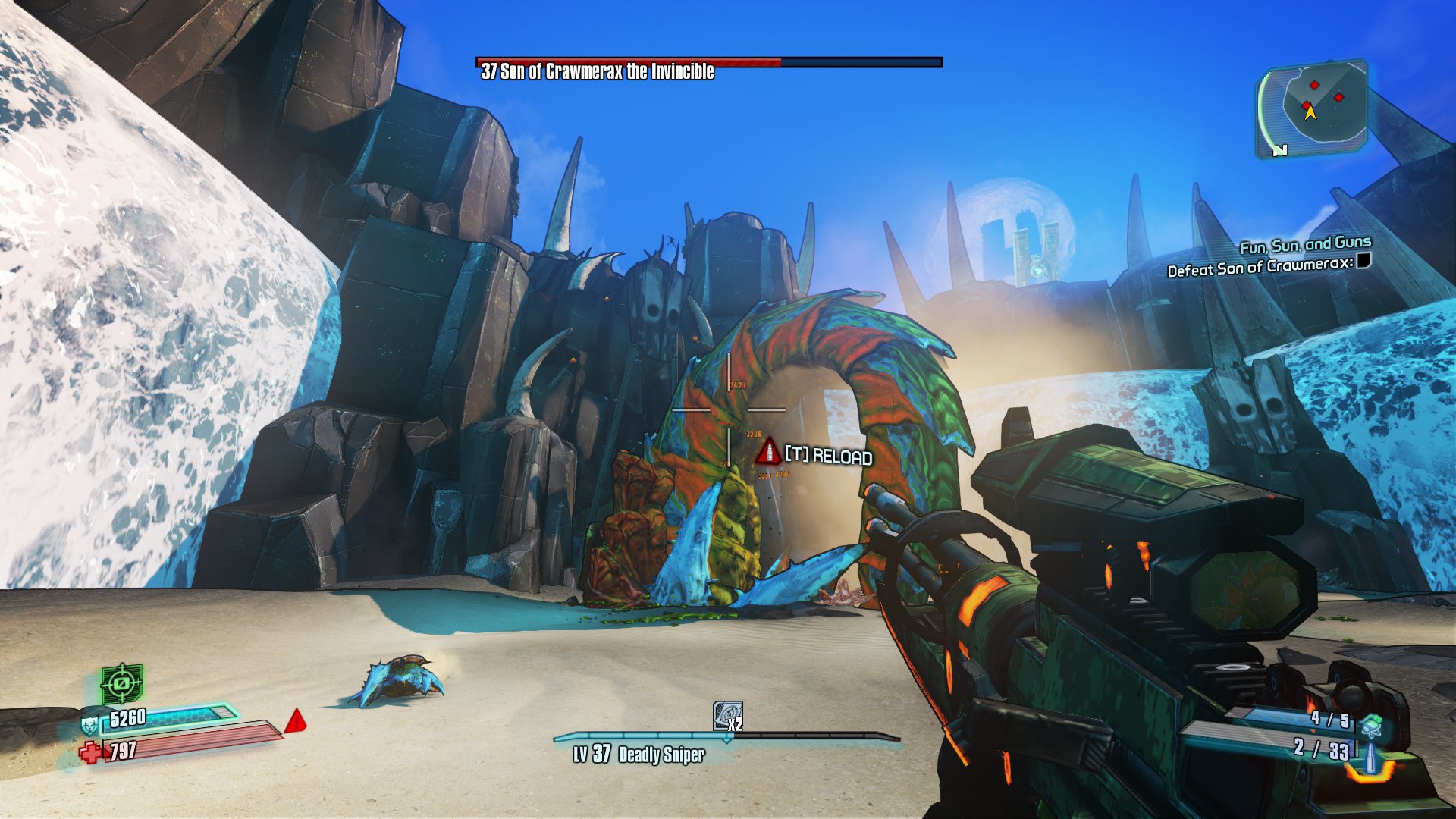
Task: Select the grenade icon beside the ammo counter
Action: point(1370,725)
